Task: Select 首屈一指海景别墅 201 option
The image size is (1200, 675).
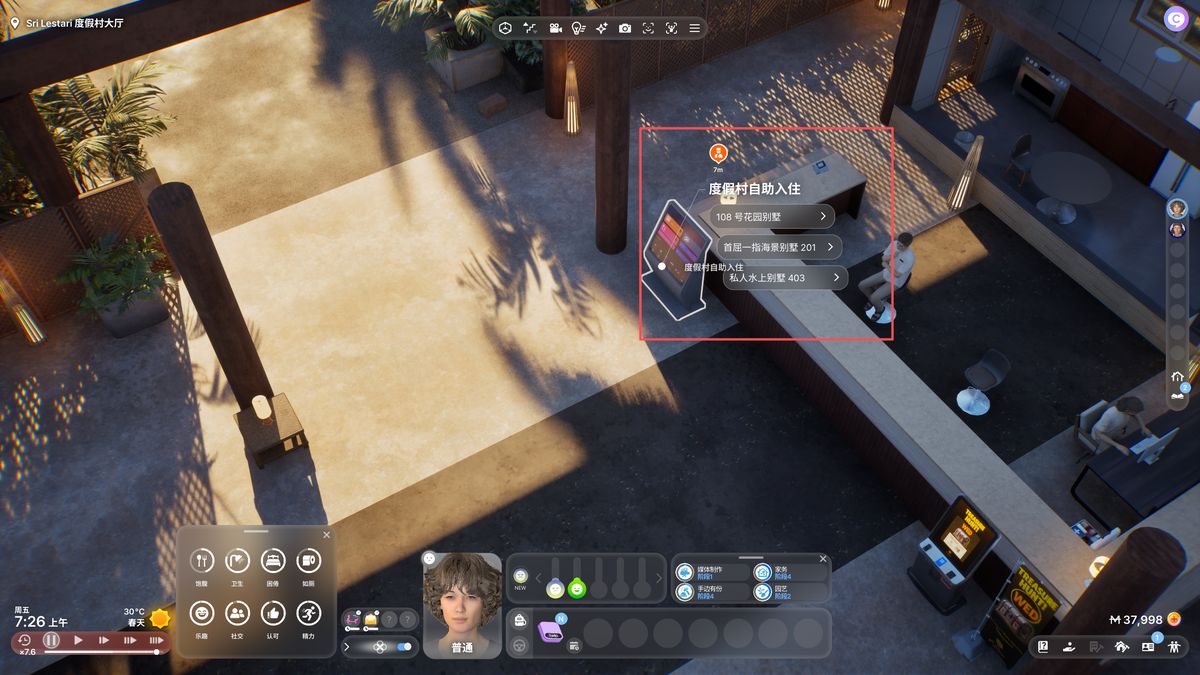Action: click(x=777, y=247)
